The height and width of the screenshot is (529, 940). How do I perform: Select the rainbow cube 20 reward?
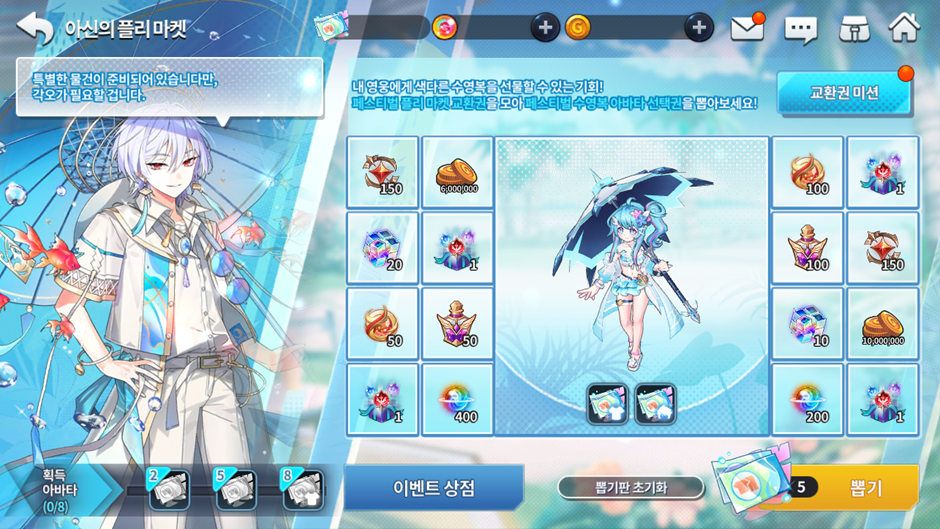(x=382, y=248)
